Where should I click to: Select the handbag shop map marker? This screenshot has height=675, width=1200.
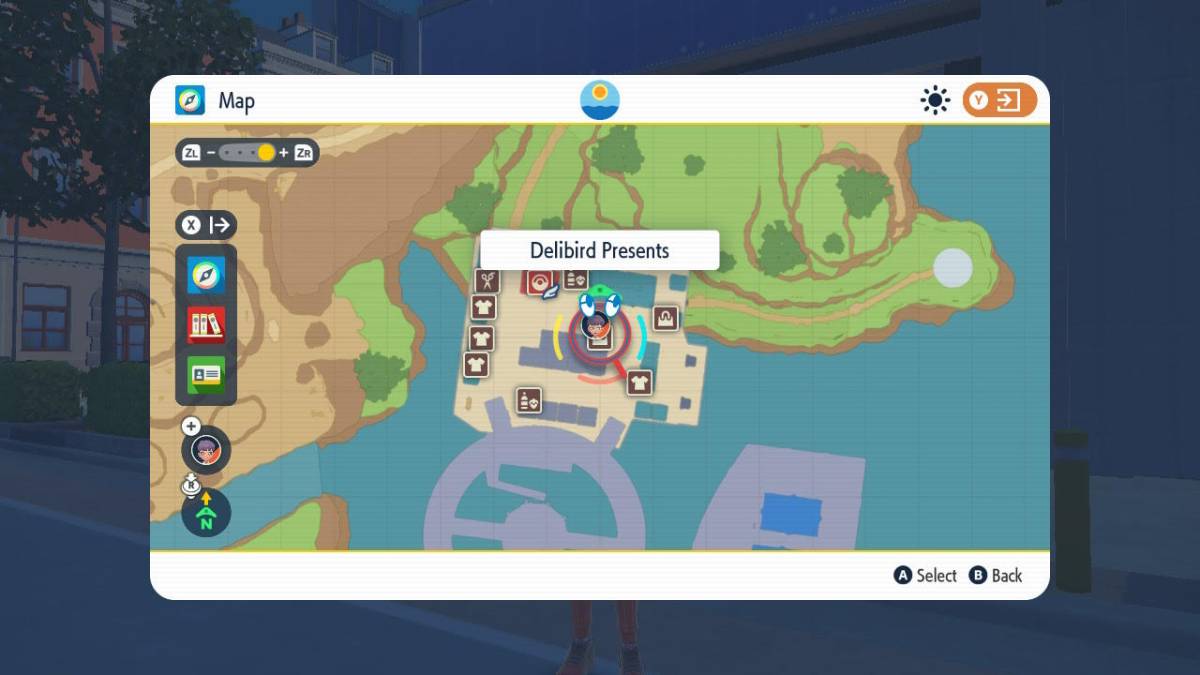pyautogui.click(x=666, y=318)
